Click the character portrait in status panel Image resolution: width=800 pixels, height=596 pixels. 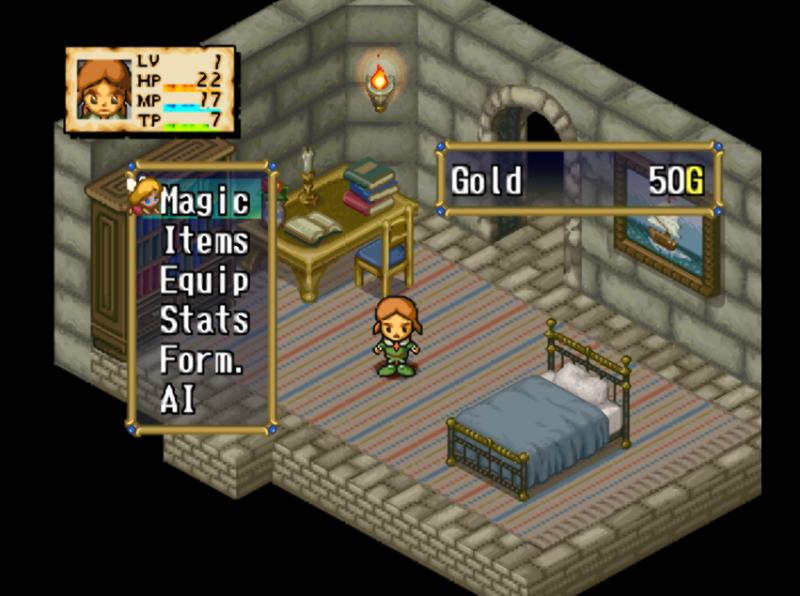(103, 91)
